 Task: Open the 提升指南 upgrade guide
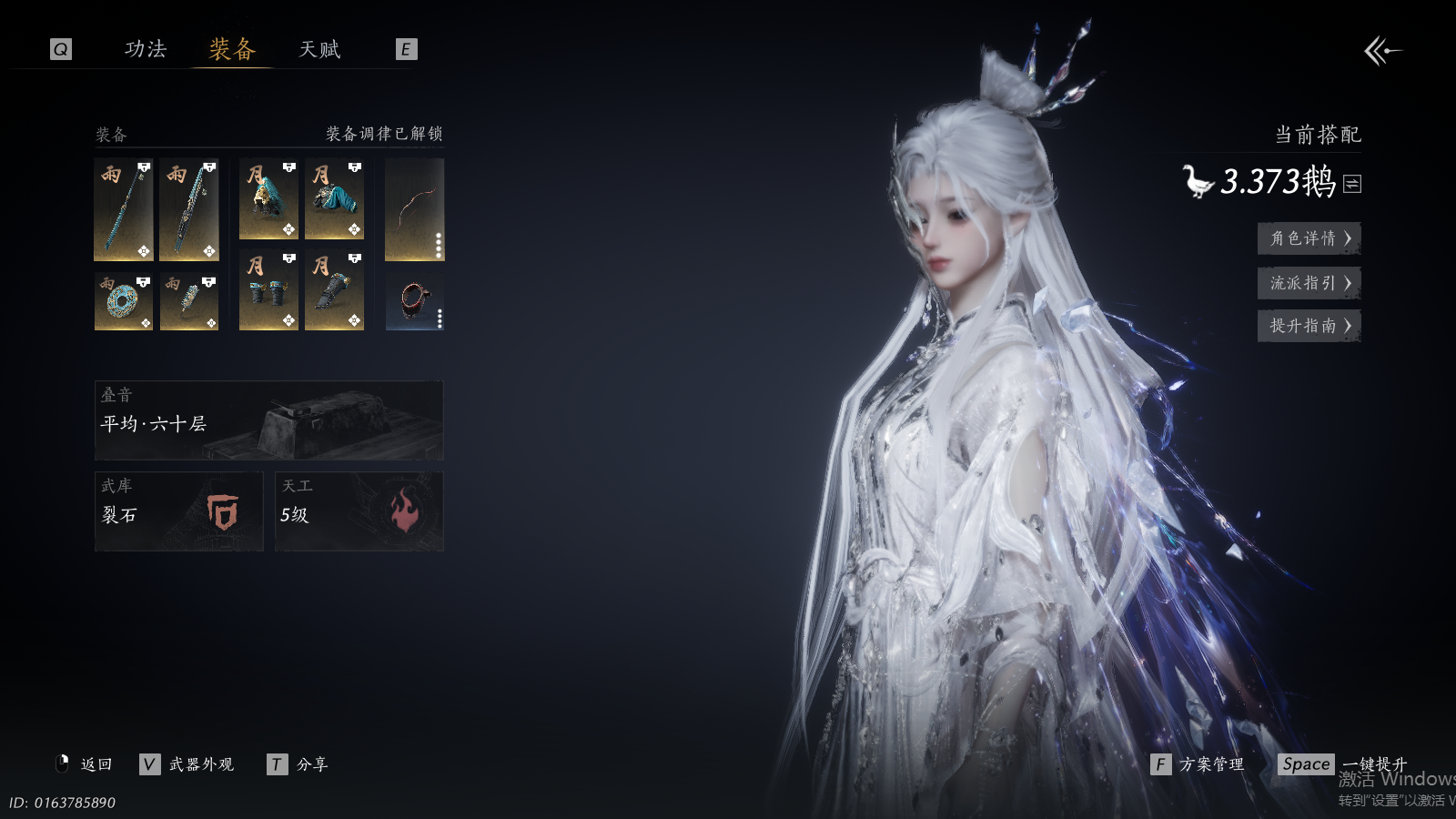(x=1309, y=326)
